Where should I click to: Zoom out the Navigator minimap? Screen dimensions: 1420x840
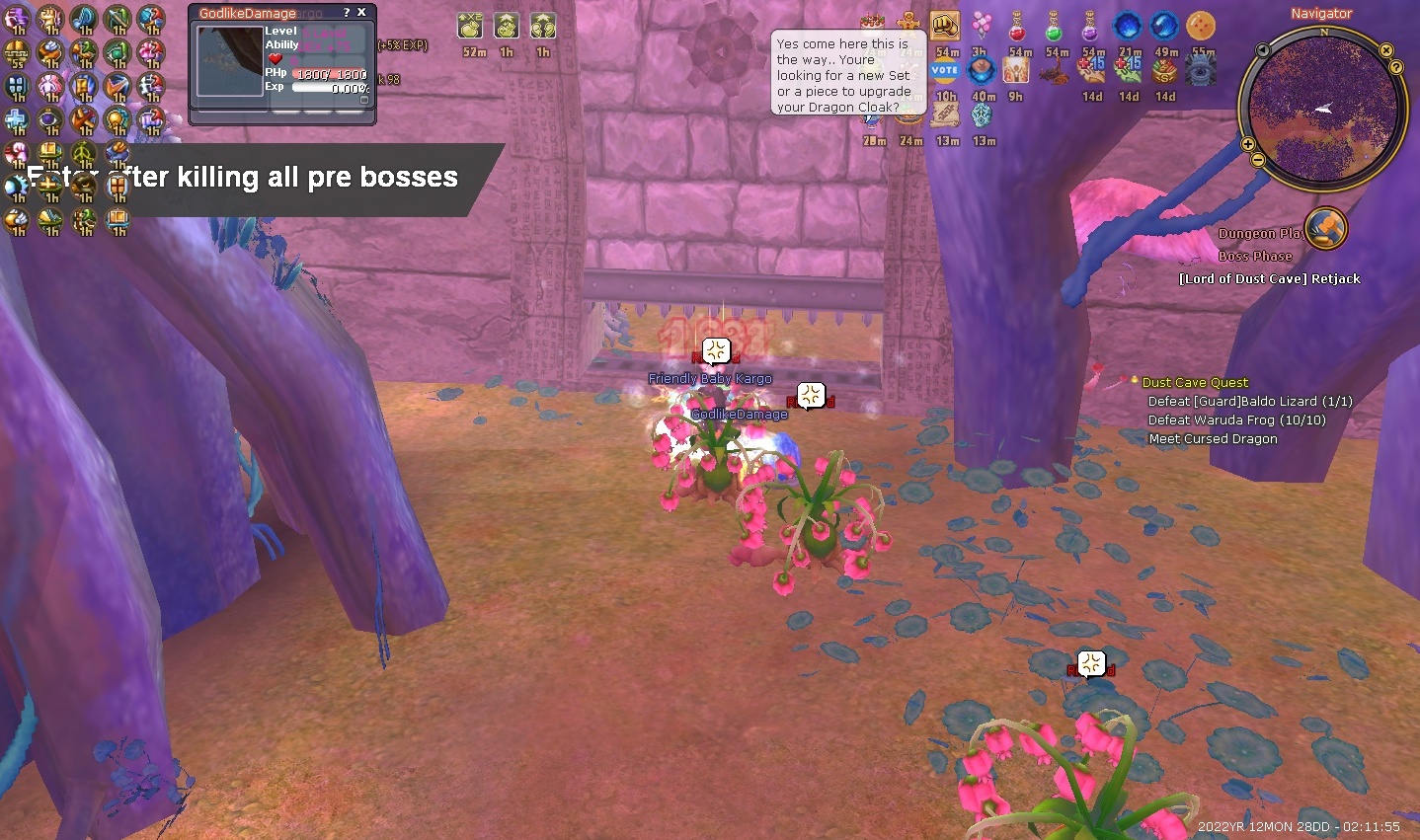pos(1258,159)
